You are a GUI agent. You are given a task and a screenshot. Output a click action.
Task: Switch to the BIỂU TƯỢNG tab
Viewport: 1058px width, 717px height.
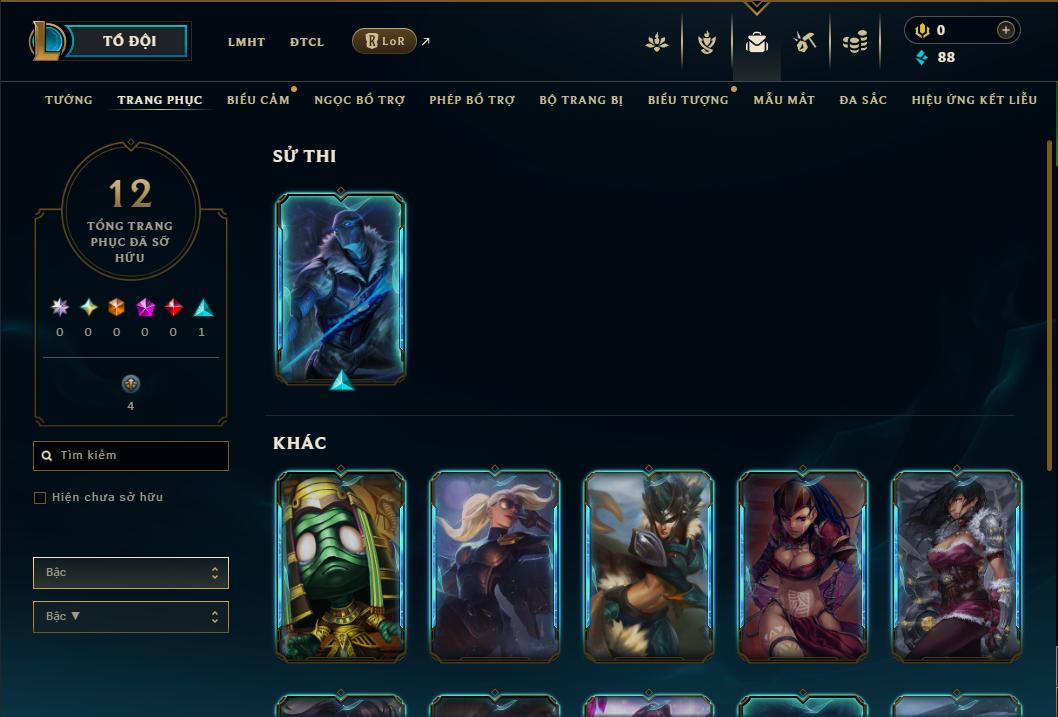pyautogui.click(x=688, y=100)
